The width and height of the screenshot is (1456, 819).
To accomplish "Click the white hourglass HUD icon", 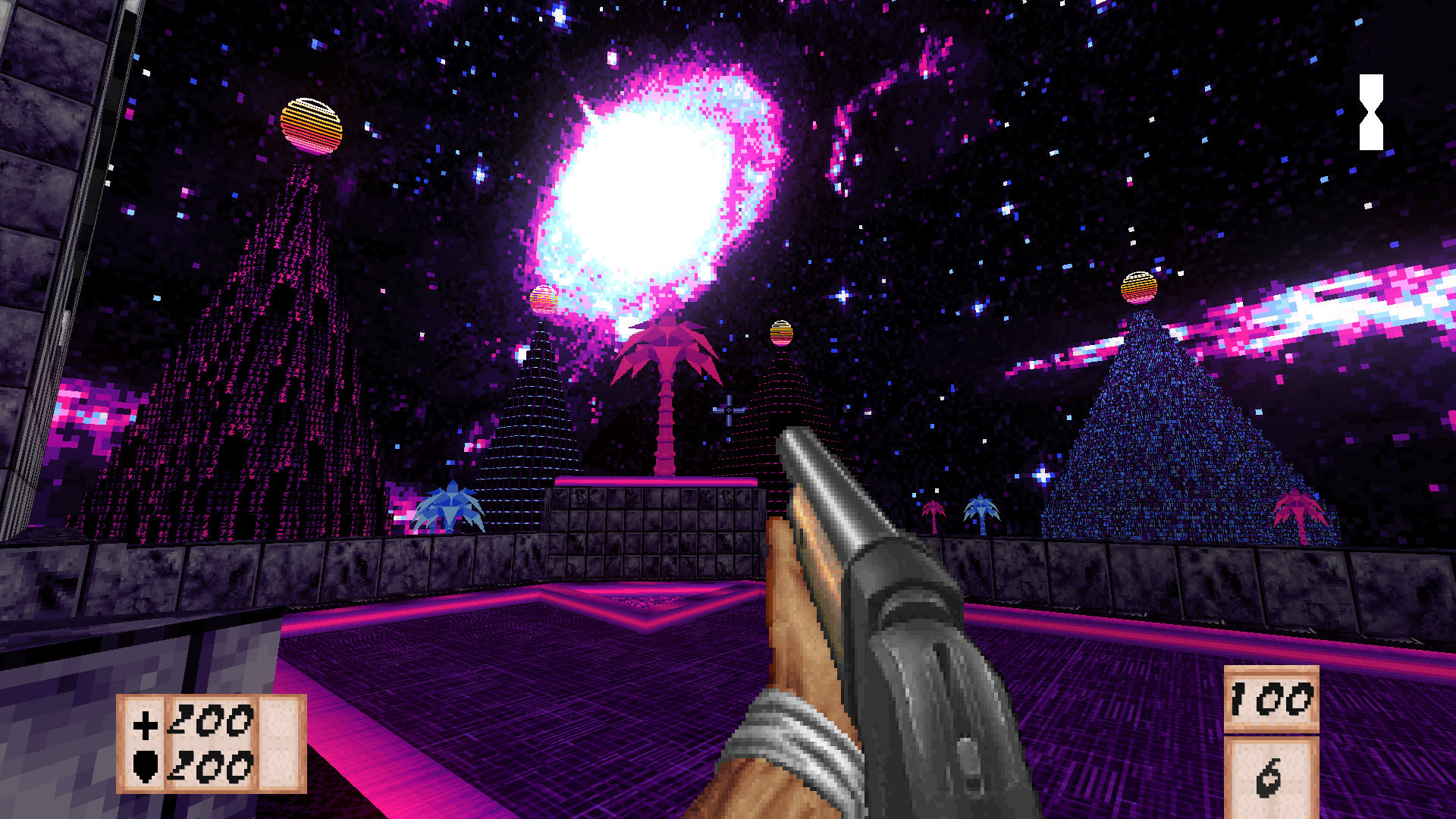I will (x=1371, y=112).
